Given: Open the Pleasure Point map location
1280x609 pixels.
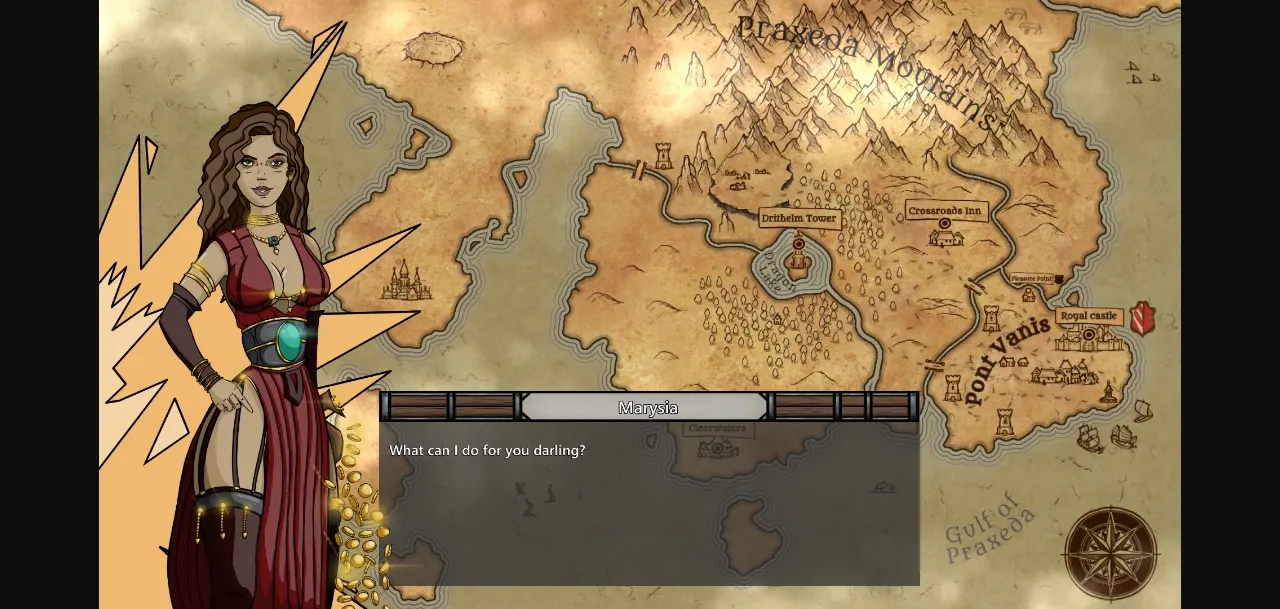Looking at the screenshot, I should pos(1034,279).
